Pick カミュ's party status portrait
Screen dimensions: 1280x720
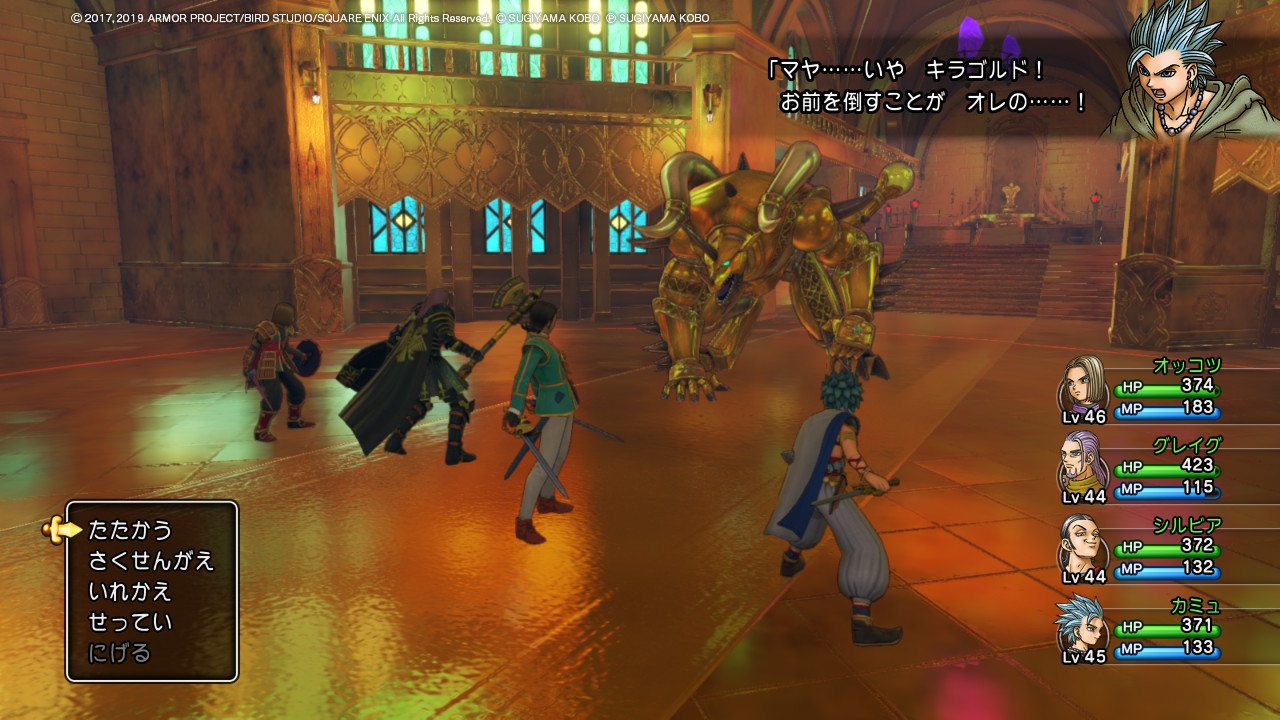(1082, 626)
